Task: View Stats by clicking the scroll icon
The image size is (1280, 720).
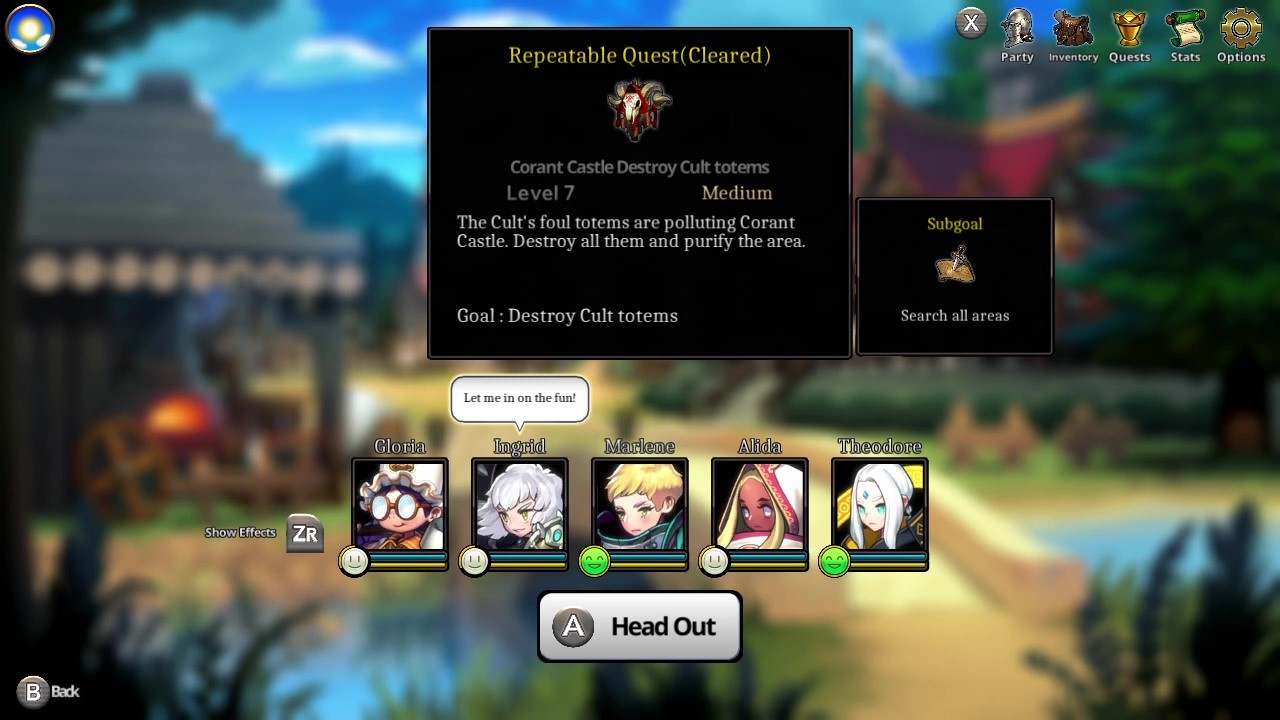Action: click(x=1185, y=30)
